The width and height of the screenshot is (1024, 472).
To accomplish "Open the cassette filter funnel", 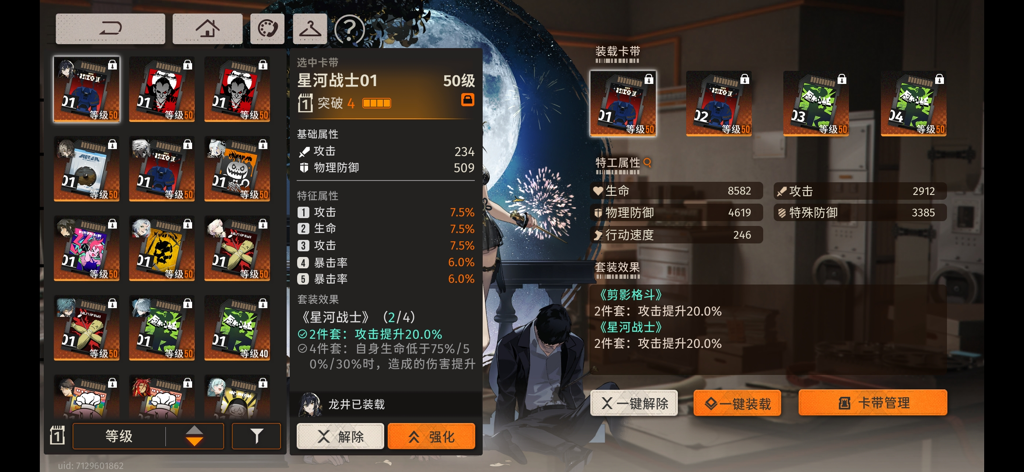I will 256,436.
